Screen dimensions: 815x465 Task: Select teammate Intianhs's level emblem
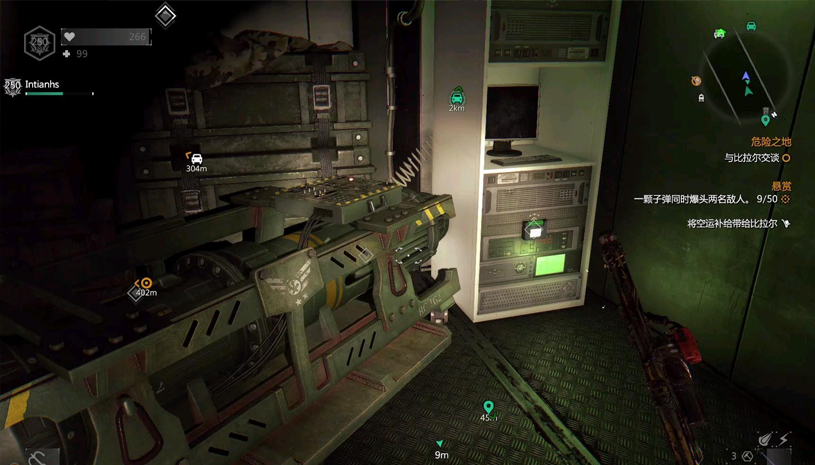tap(12, 87)
